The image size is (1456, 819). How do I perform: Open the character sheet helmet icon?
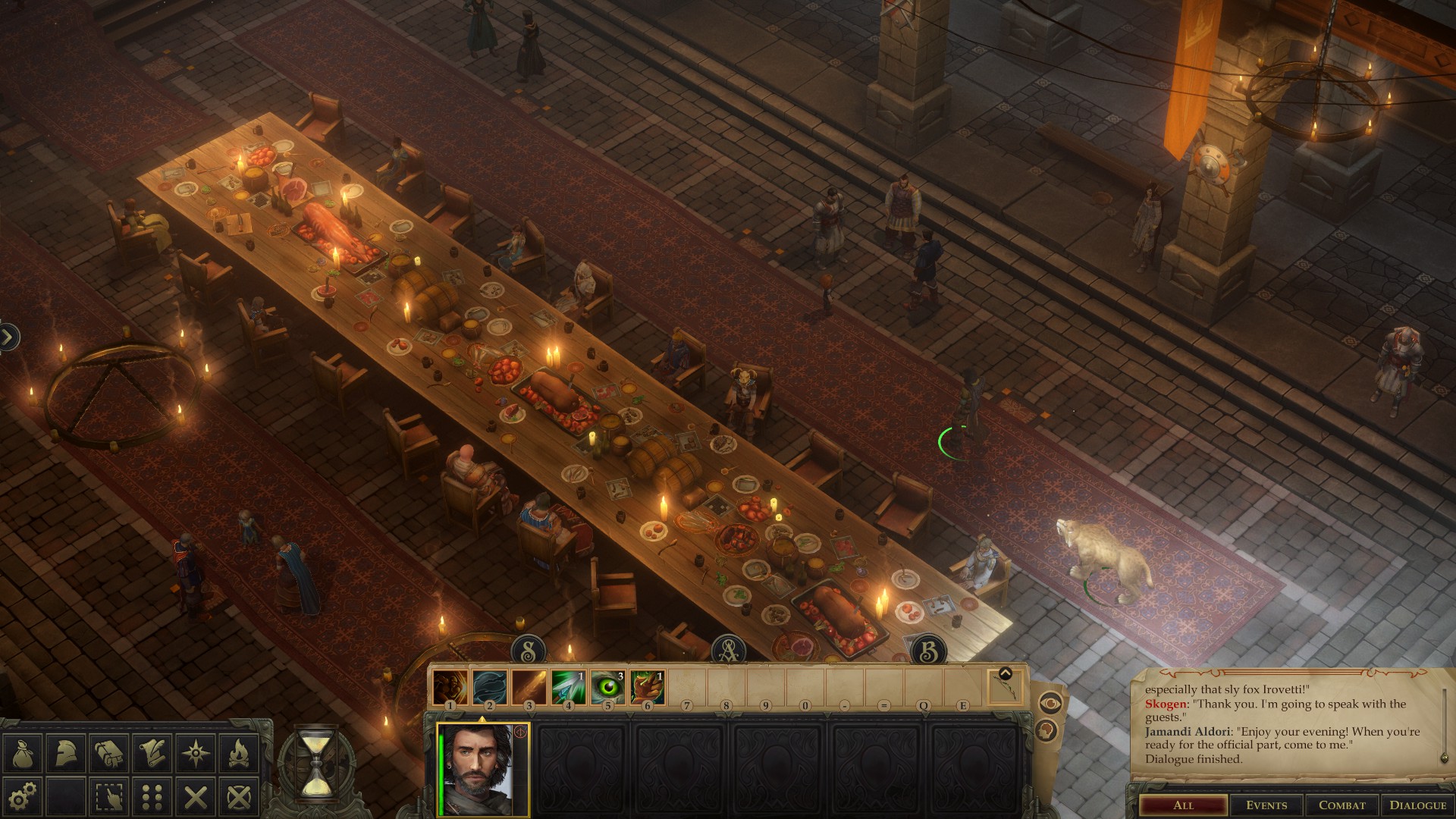pos(66,754)
